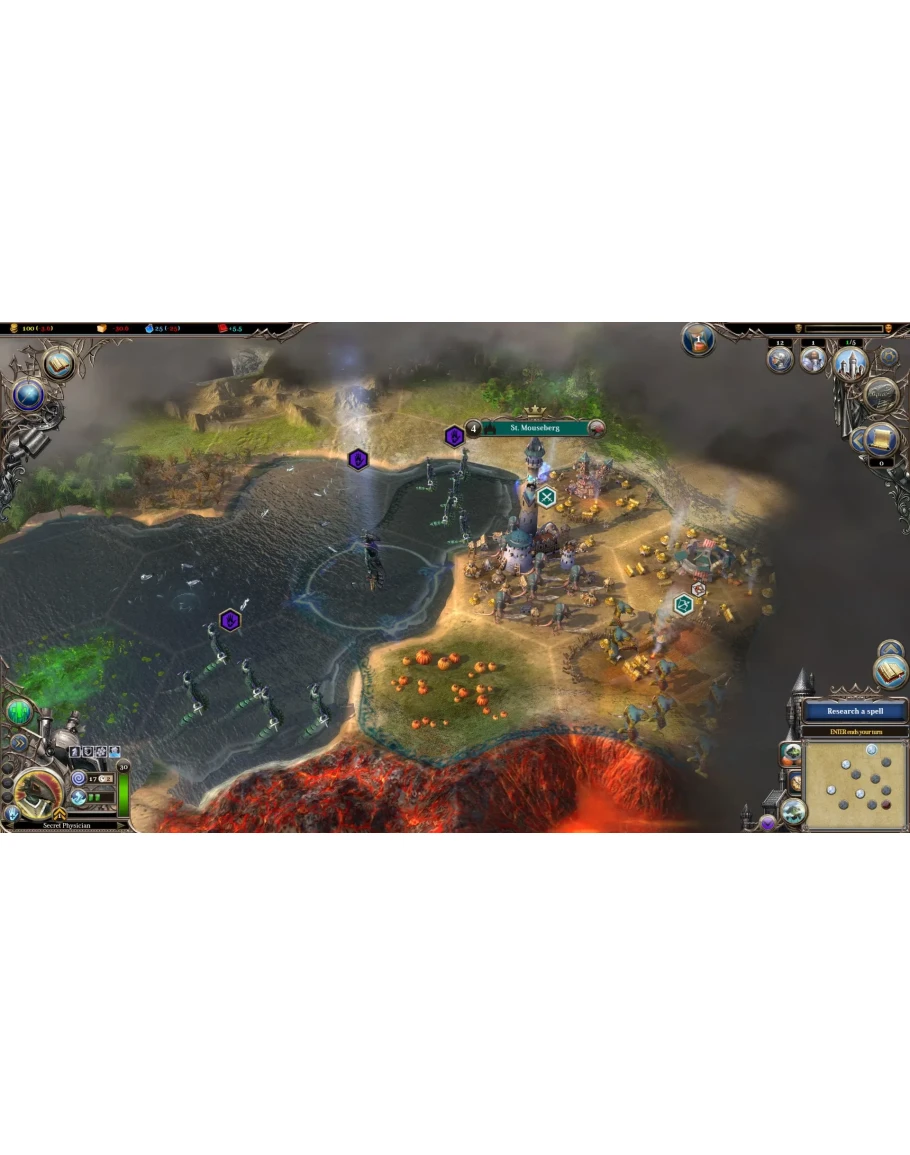Open the golden scroll messages icon

881,438
